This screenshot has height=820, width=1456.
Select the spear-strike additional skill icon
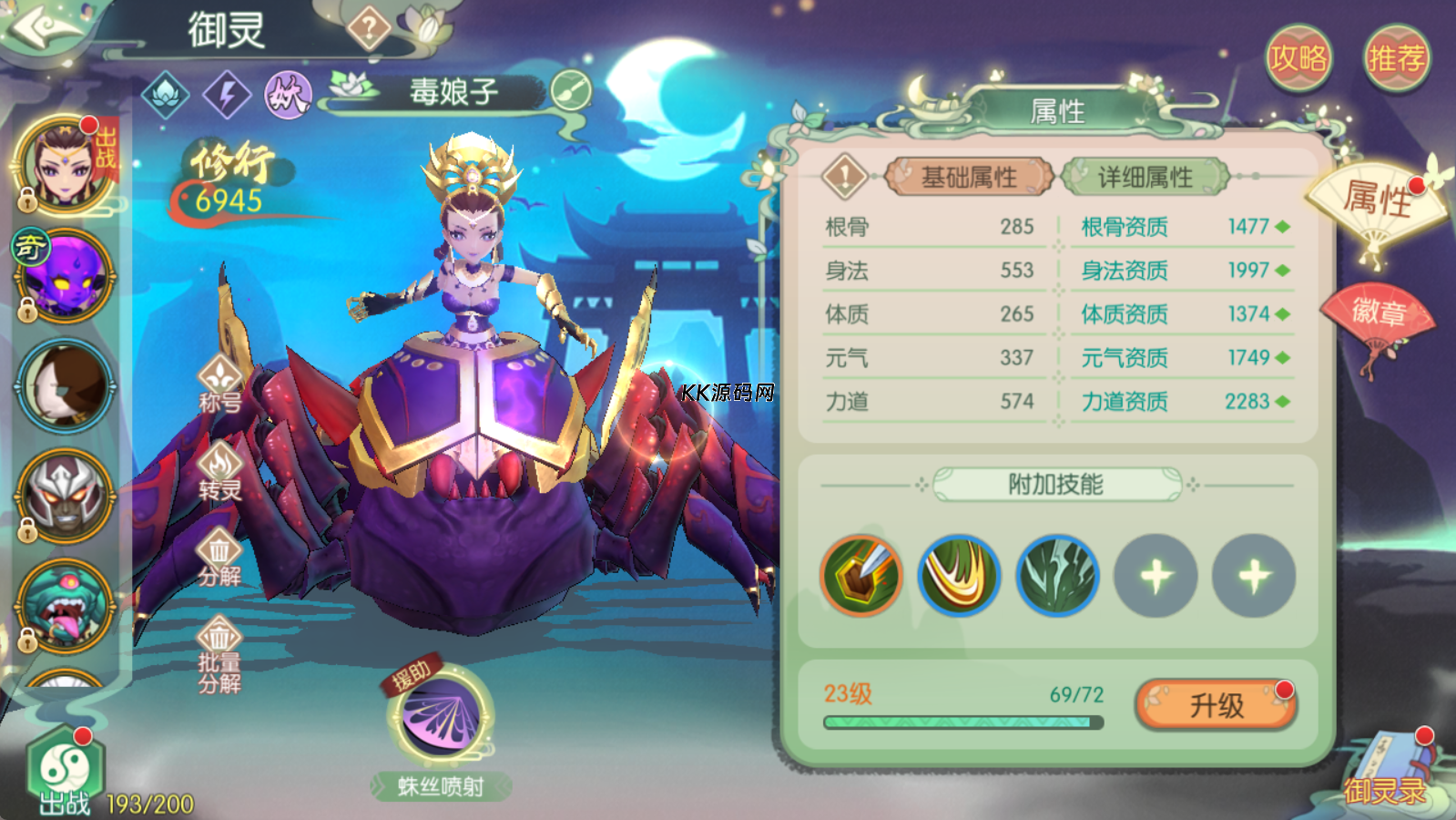tap(860, 576)
